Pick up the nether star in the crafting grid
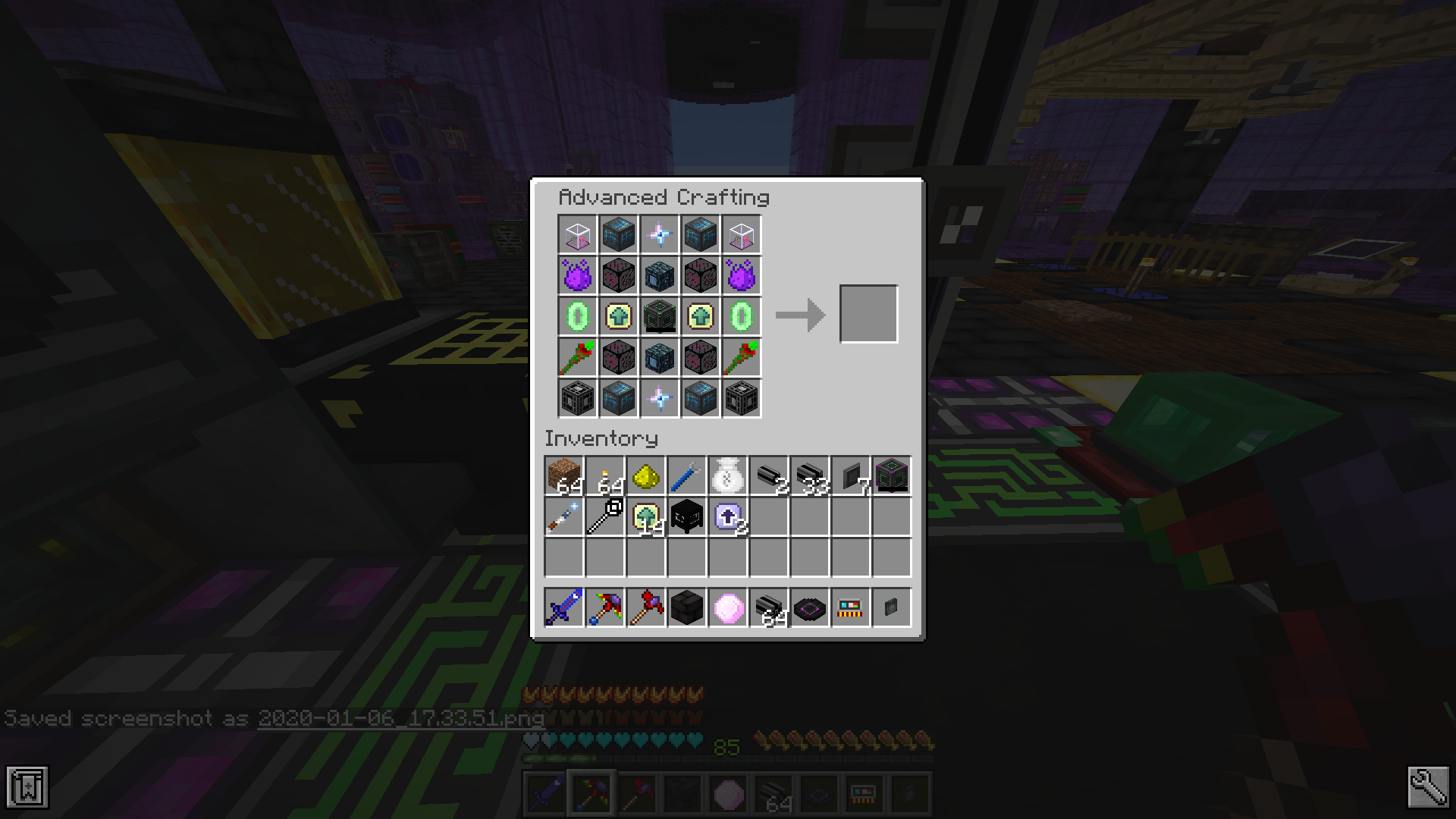Screen dimensions: 1456x819 pyautogui.click(x=660, y=235)
